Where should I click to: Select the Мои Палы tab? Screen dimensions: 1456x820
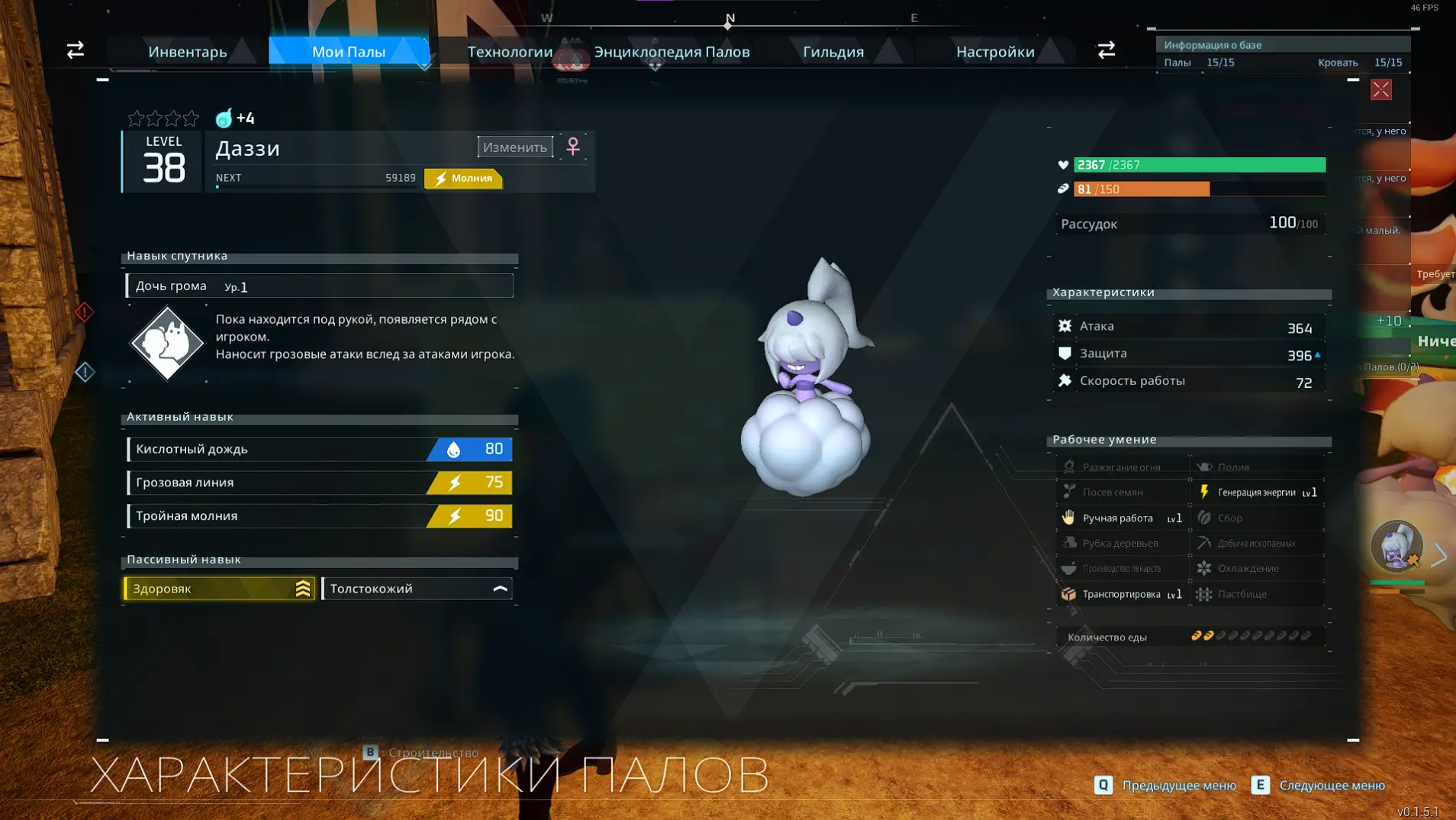(349, 52)
